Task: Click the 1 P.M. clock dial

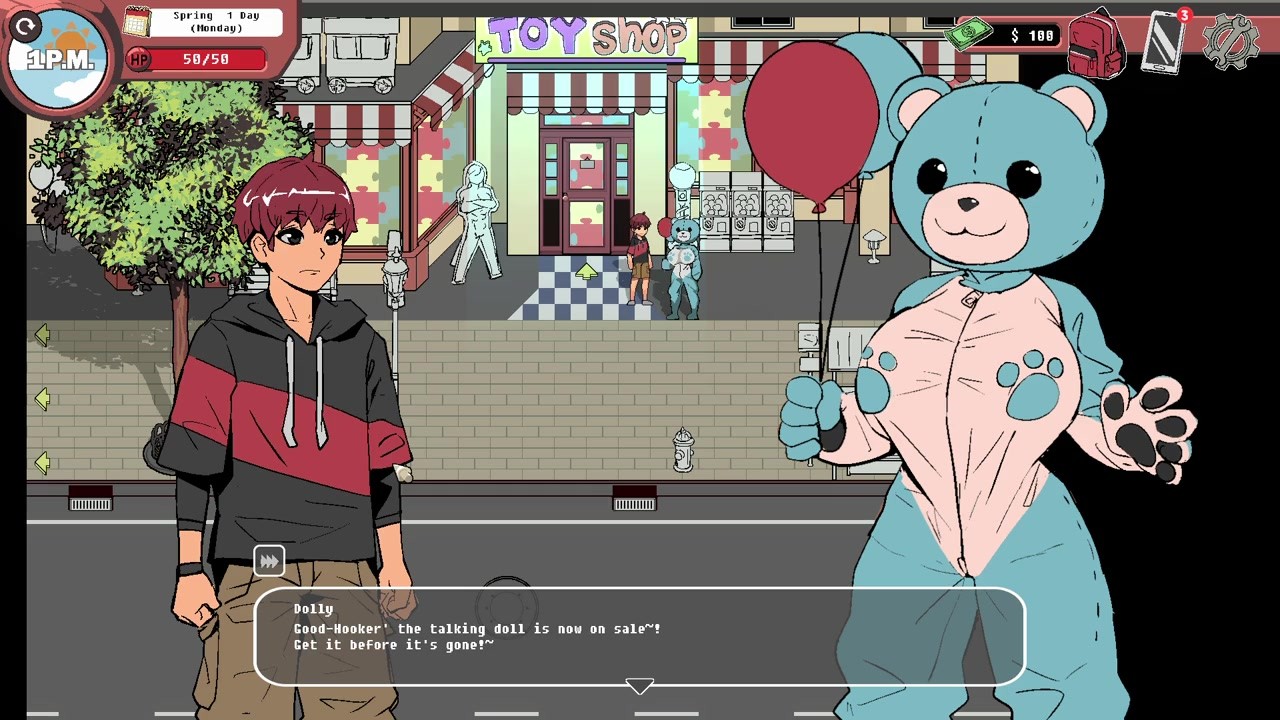Action: [x=60, y=58]
